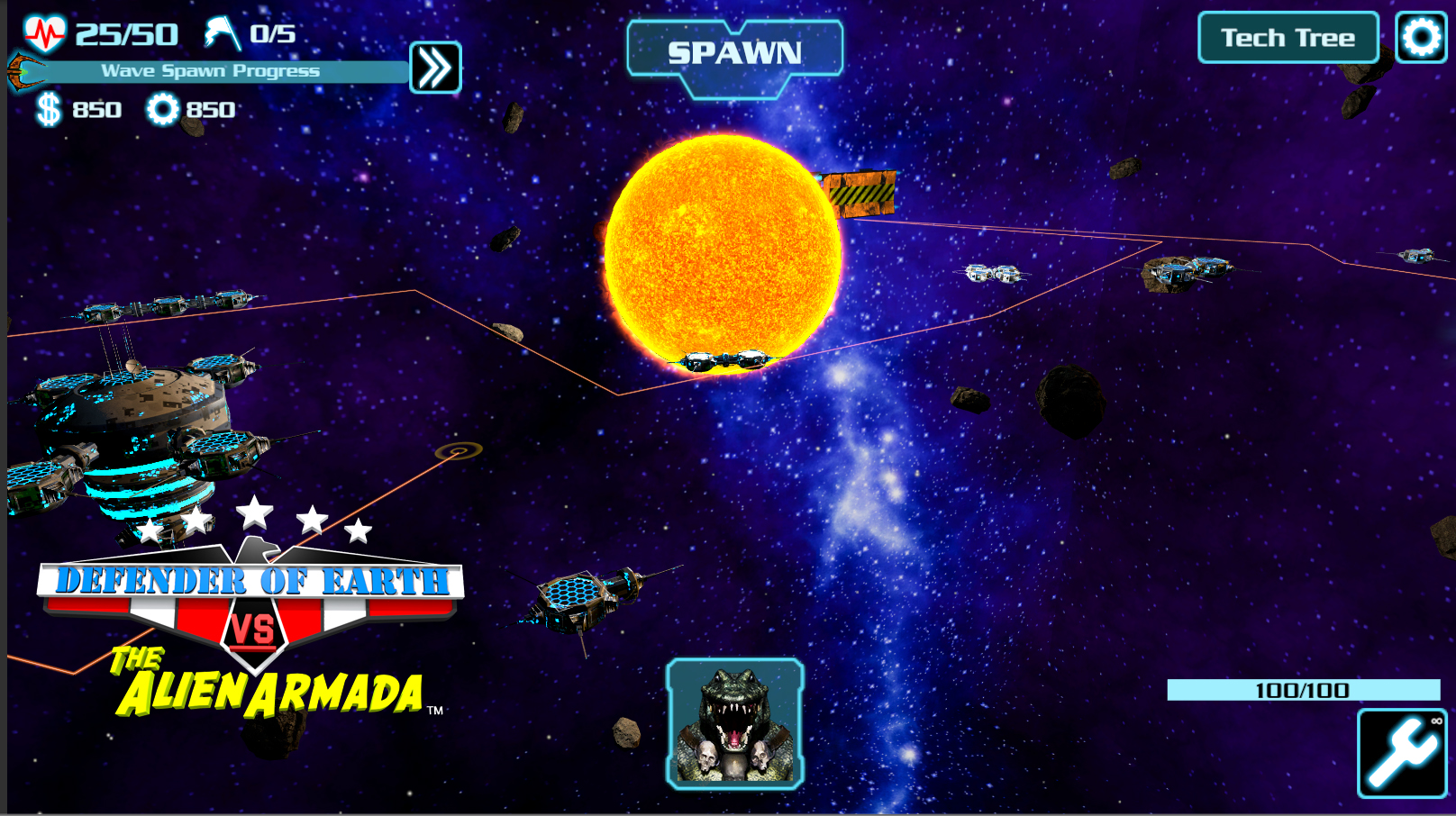Open the Tech Tree menu
The width and height of the screenshot is (1456, 816).
tap(1287, 37)
